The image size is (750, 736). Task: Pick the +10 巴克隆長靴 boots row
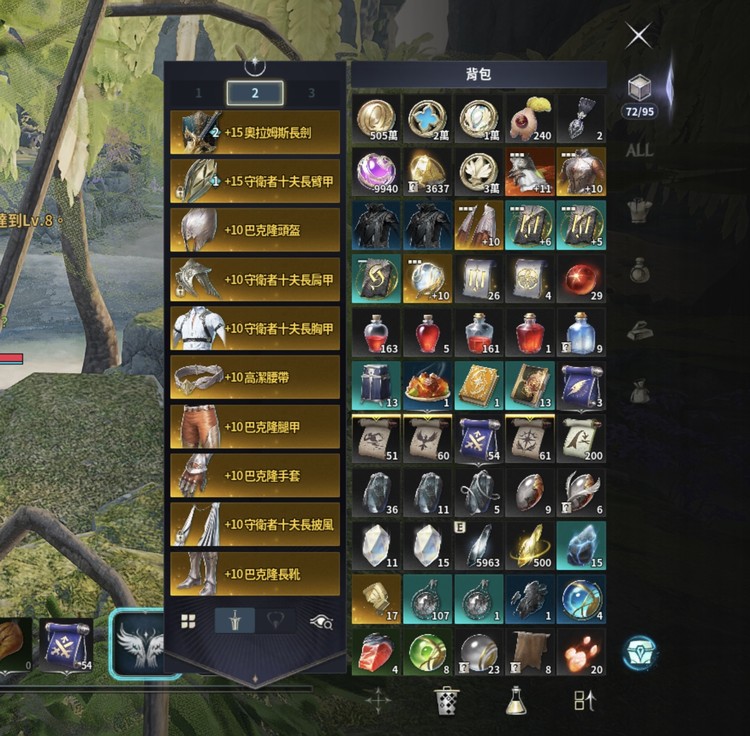click(255, 573)
